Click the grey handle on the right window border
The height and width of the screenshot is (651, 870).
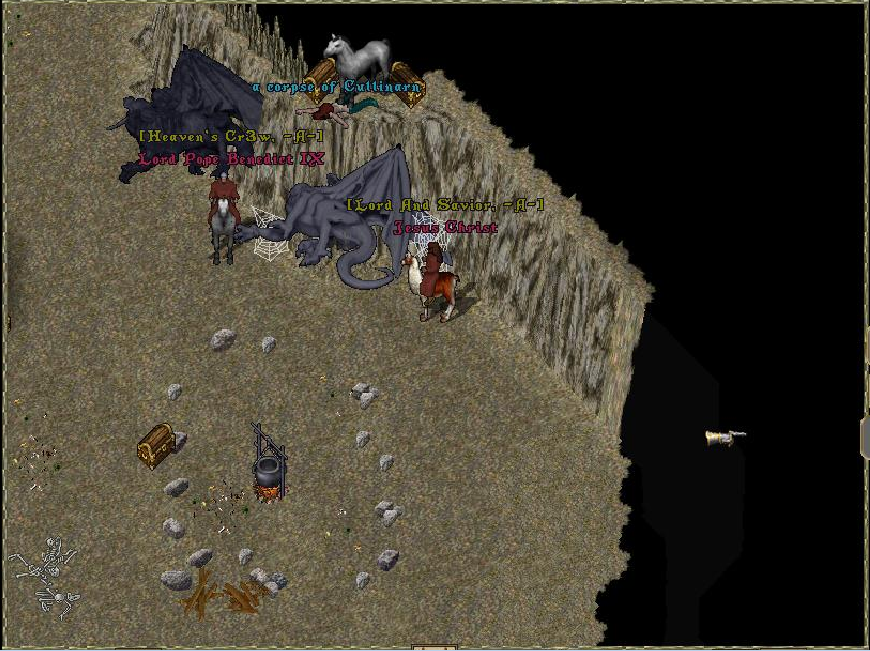(x=864, y=438)
